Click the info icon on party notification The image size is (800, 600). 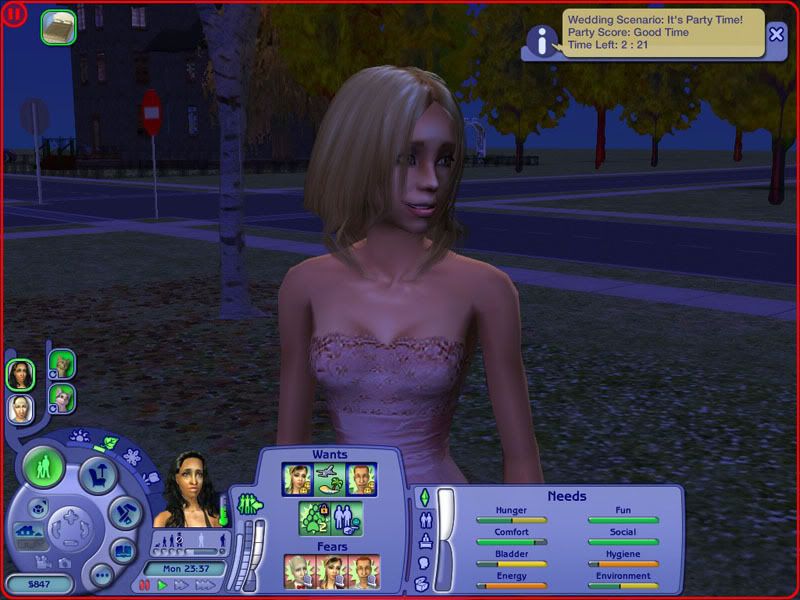(542, 40)
